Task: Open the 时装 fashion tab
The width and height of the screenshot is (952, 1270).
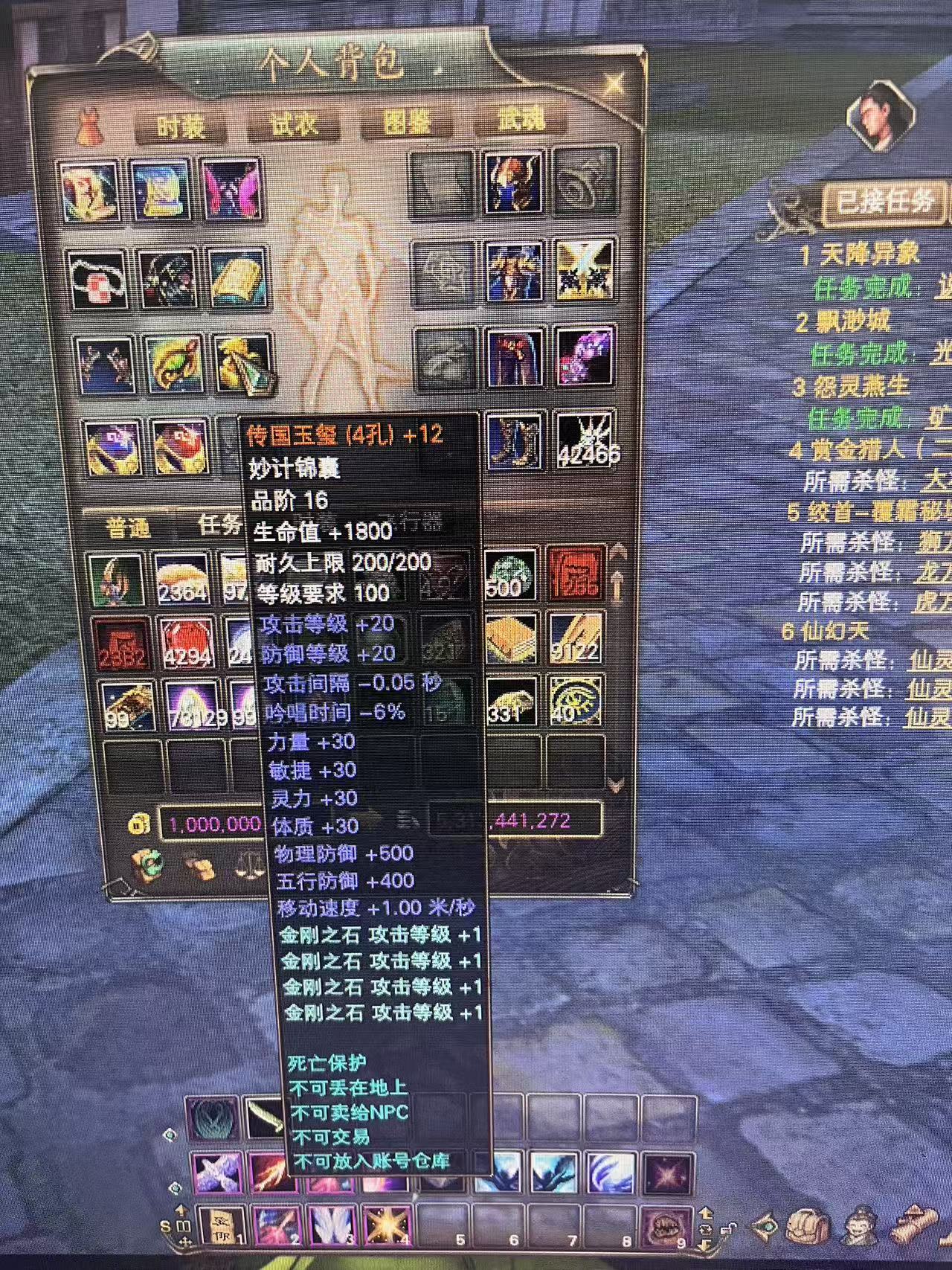Action: coord(181,127)
